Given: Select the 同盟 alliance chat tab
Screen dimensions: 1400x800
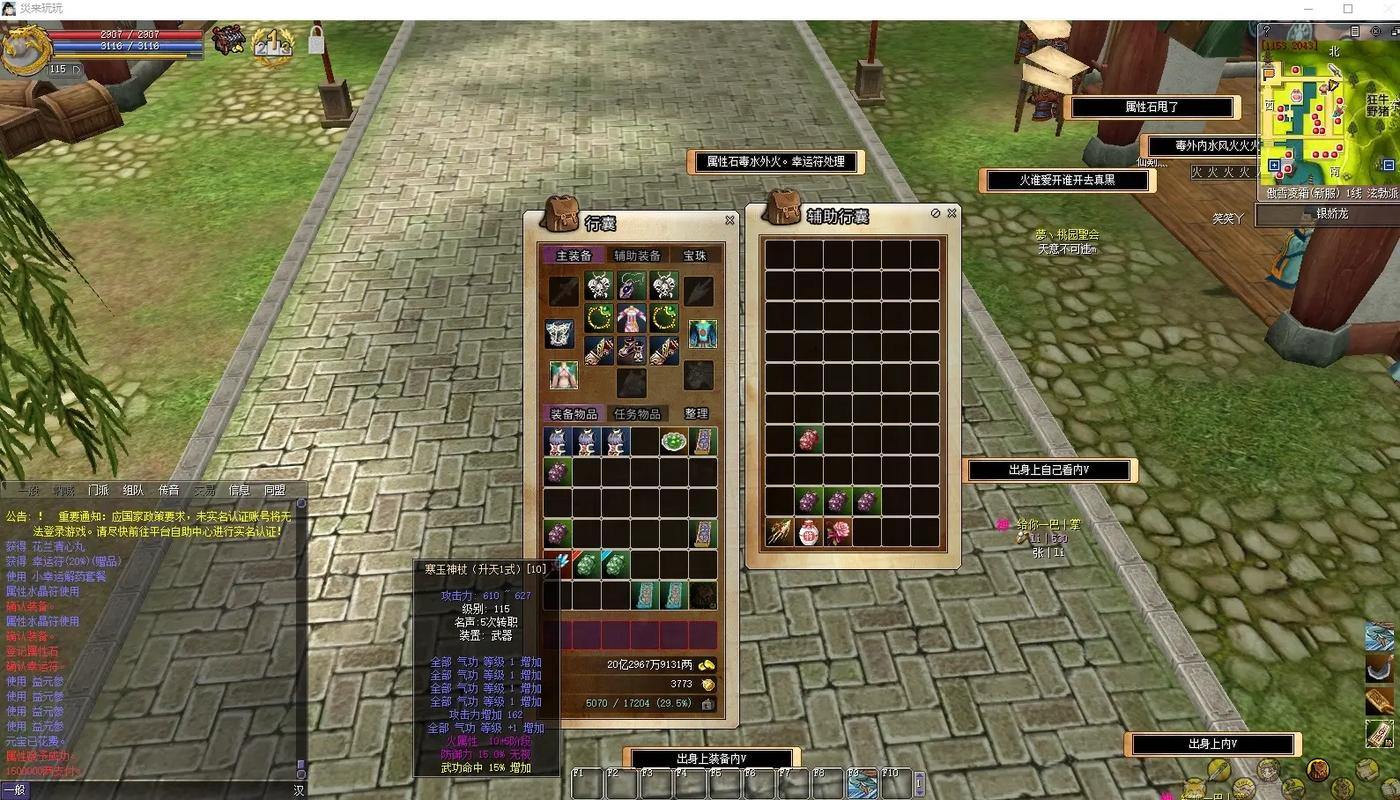Looking at the screenshot, I should [274, 491].
